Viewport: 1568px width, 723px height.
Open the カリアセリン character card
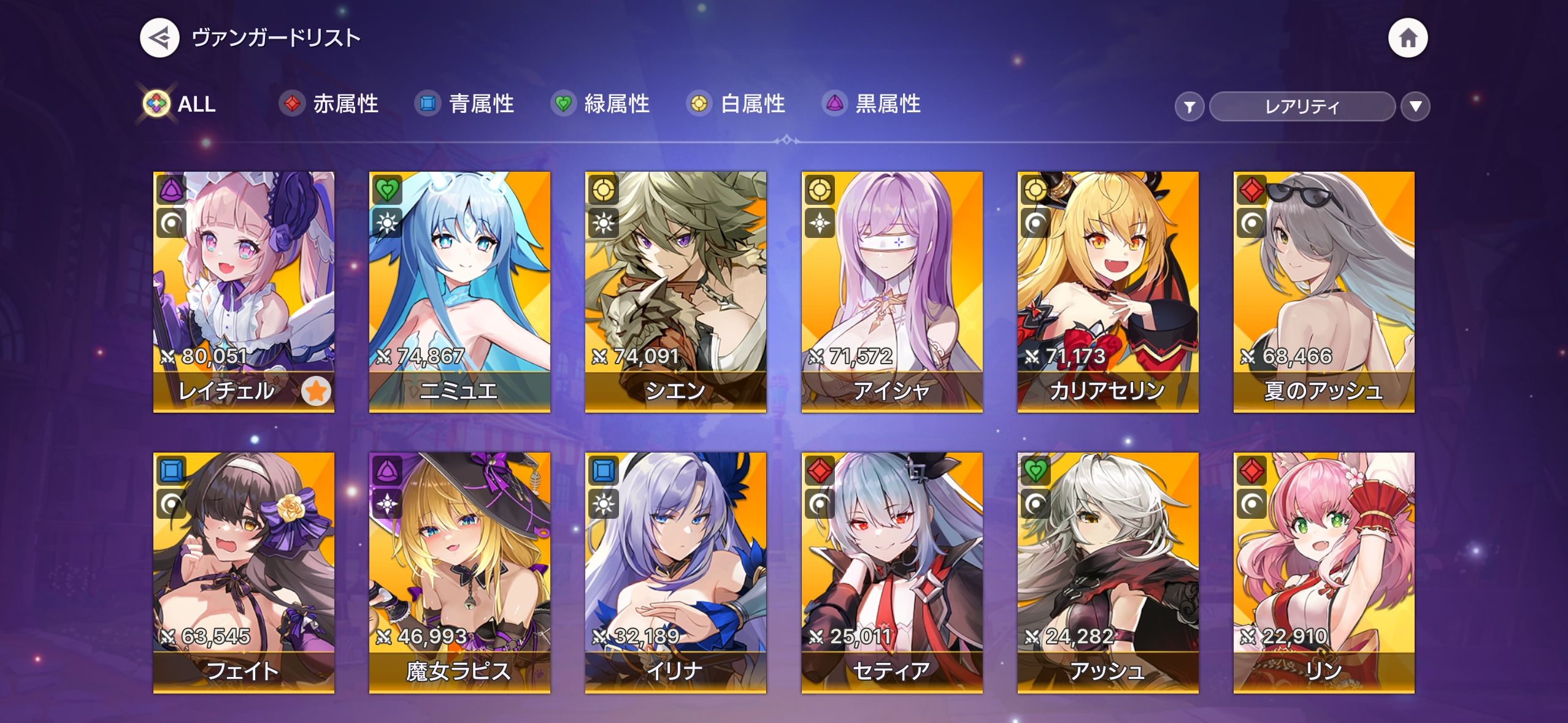1108,291
